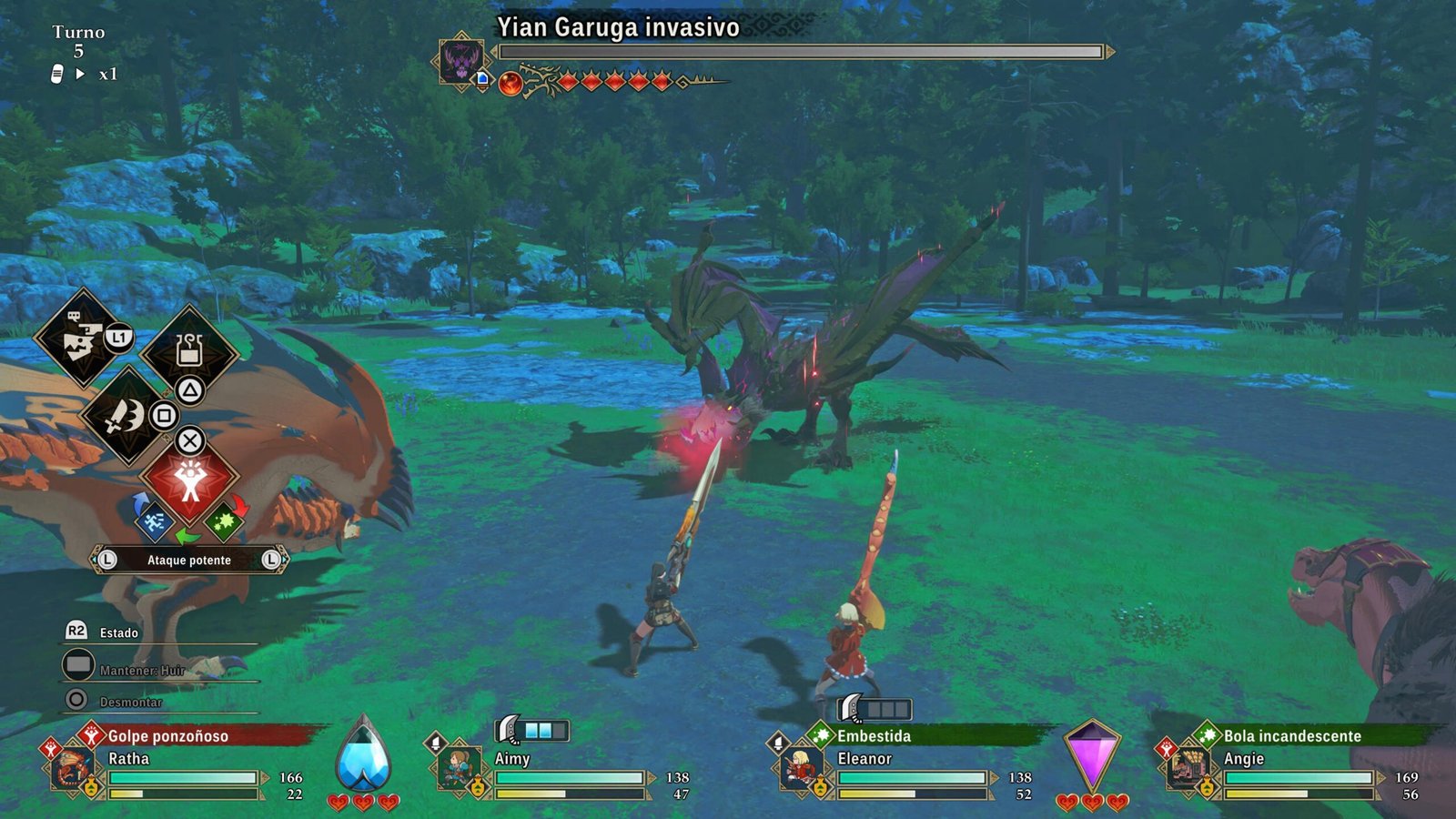Select the Ataque potente label bar
This screenshot has height=819, width=1456.
189,560
